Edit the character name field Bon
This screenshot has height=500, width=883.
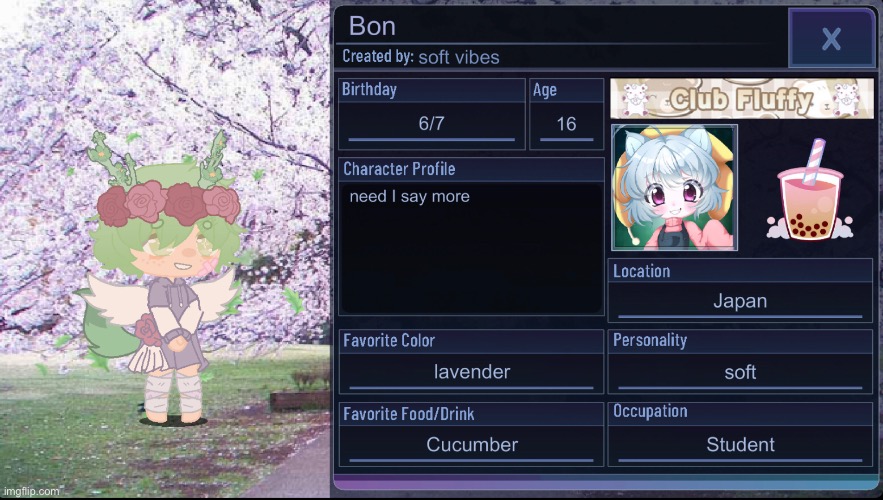[x=560, y=27]
